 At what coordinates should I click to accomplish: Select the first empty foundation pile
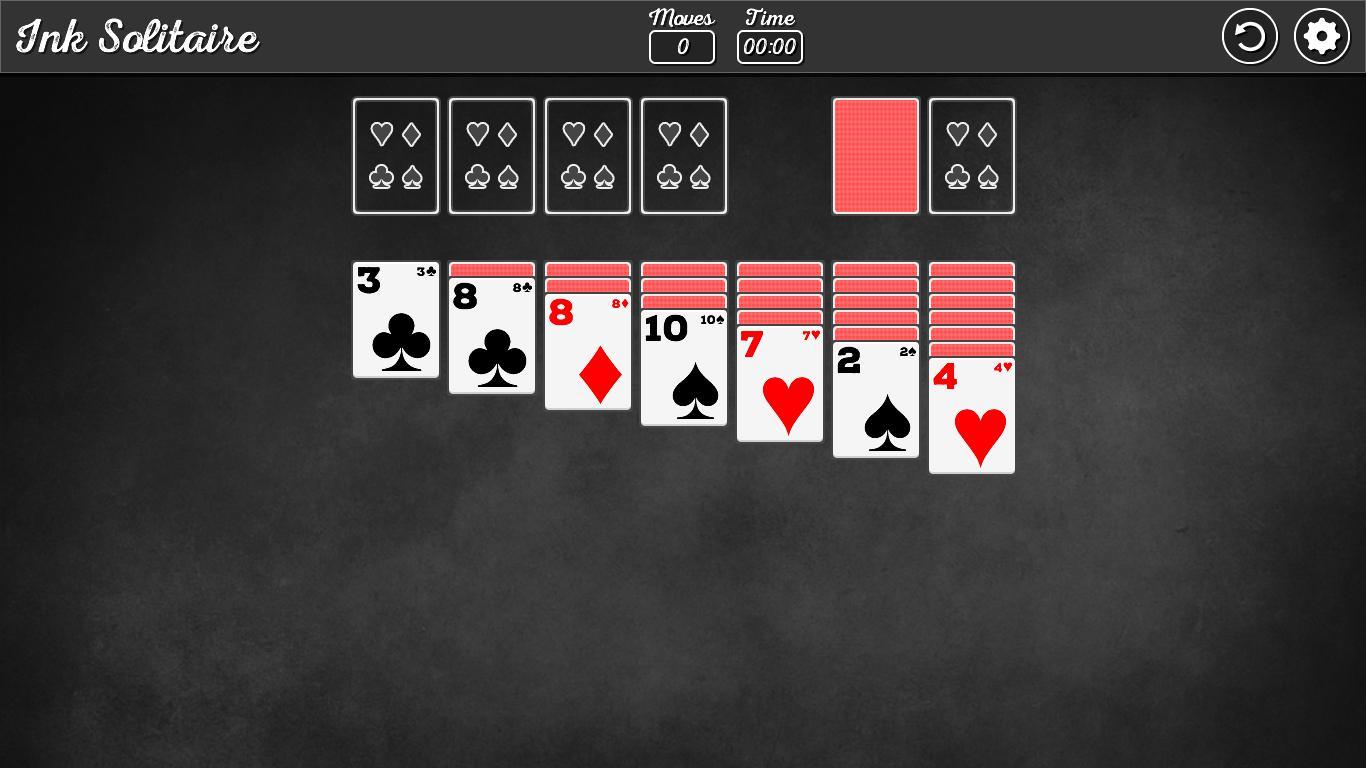pos(395,155)
